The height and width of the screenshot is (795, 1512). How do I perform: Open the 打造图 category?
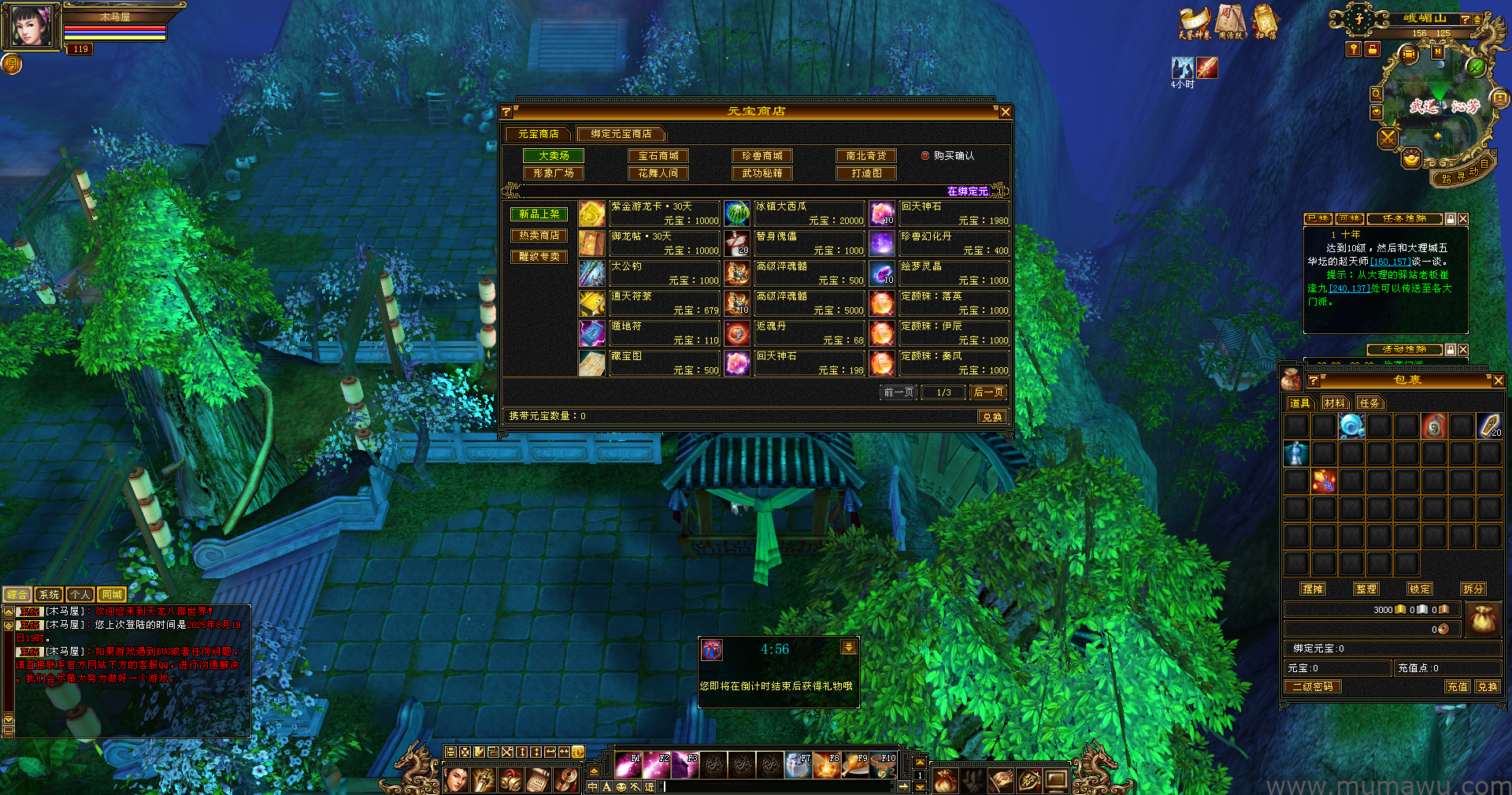click(866, 173)
